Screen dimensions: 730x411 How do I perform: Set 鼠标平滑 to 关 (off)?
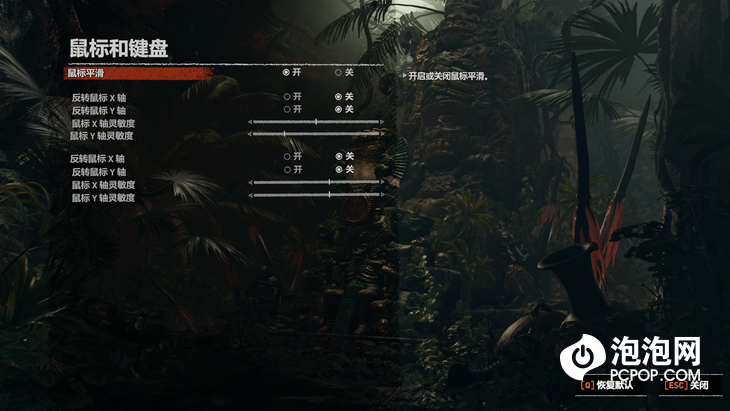[x=338, y=73]
